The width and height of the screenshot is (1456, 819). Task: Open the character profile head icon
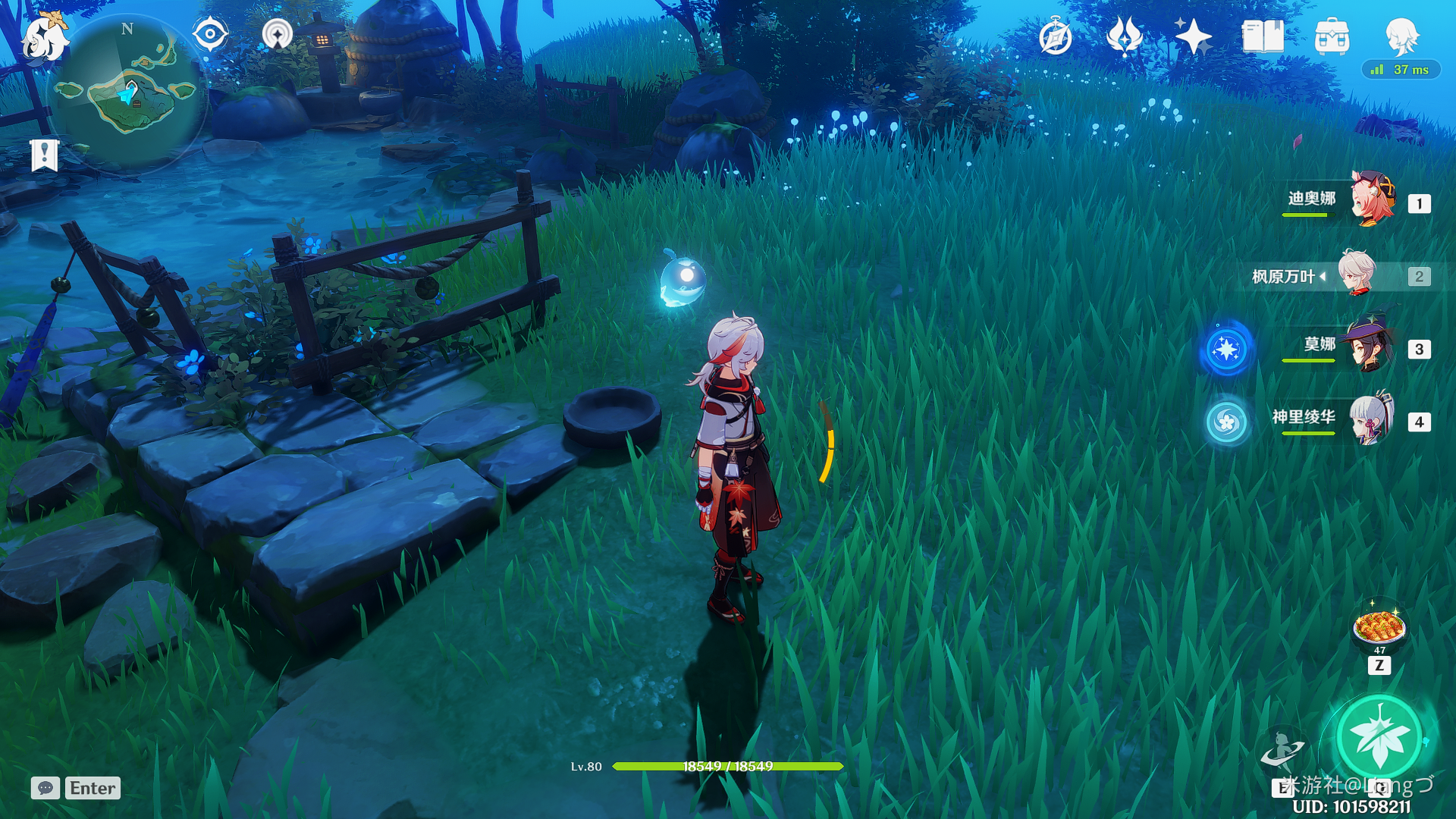tap(1401, 35)
